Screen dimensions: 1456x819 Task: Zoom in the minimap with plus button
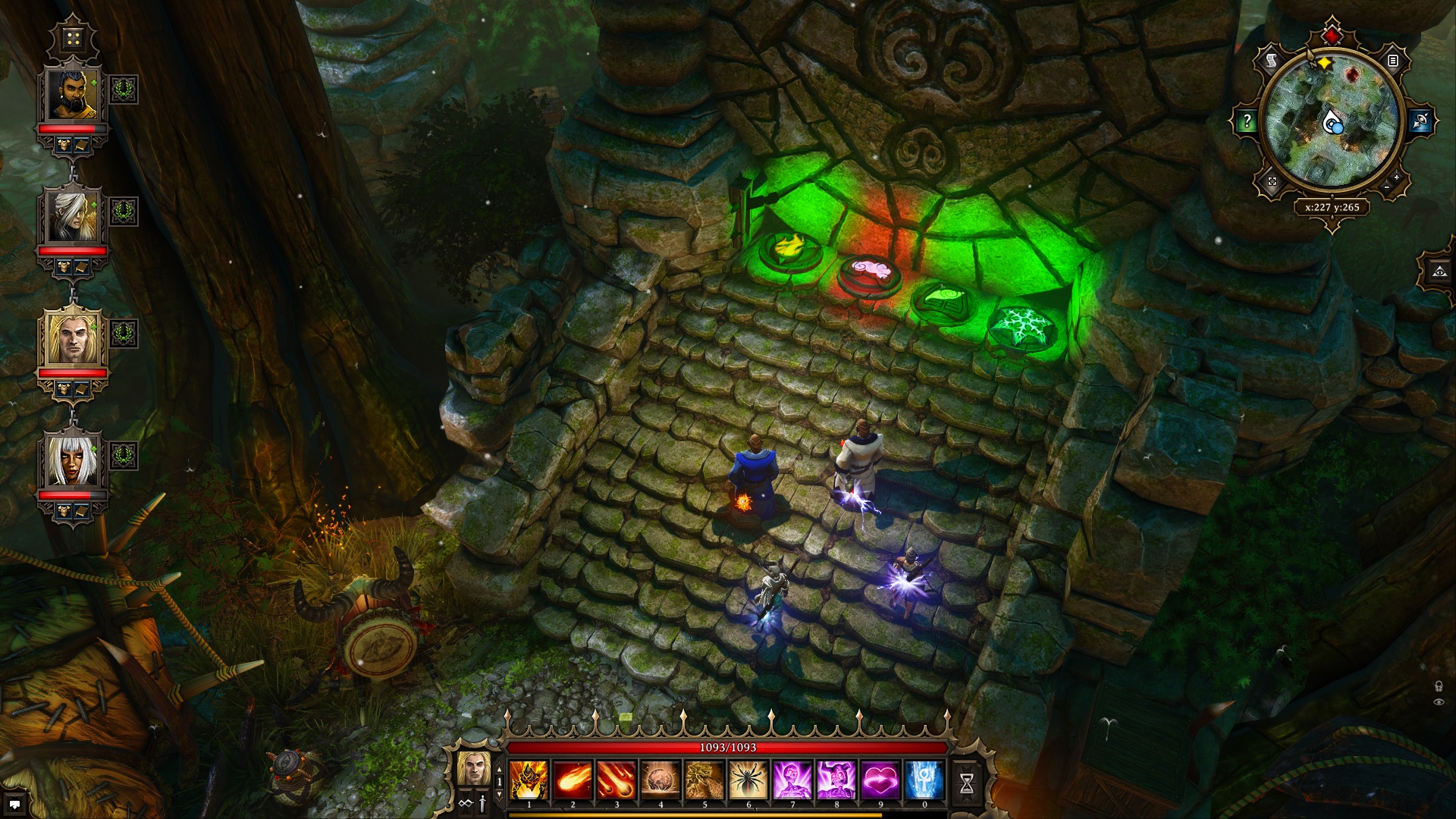pos(1397,177)
